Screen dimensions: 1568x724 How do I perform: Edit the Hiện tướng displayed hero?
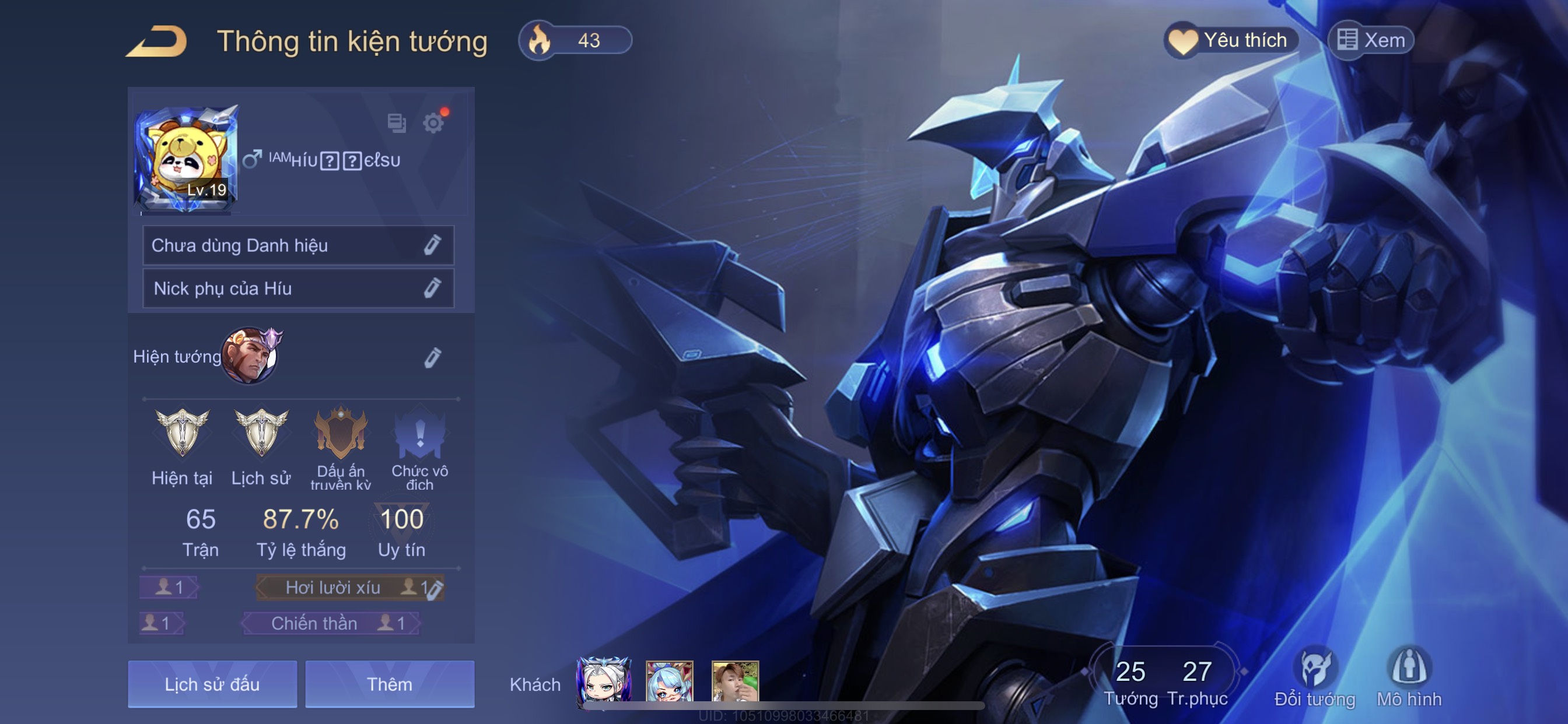[x=432, y=358]
